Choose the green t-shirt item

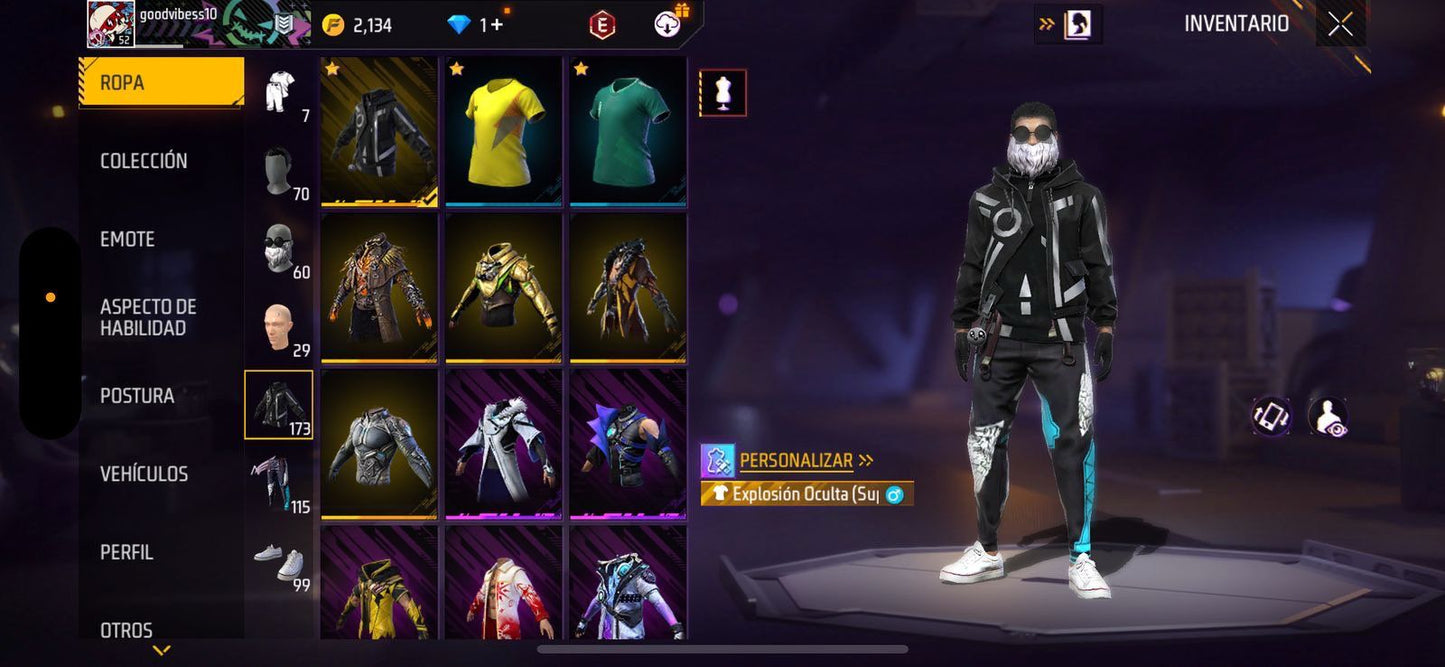pyautogui.click(x=627, y=131)
